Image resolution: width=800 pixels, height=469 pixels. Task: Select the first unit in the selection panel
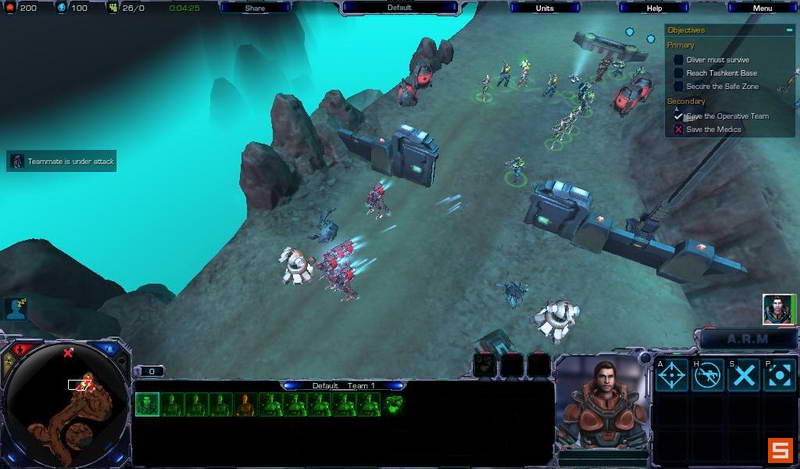(147, 404)
